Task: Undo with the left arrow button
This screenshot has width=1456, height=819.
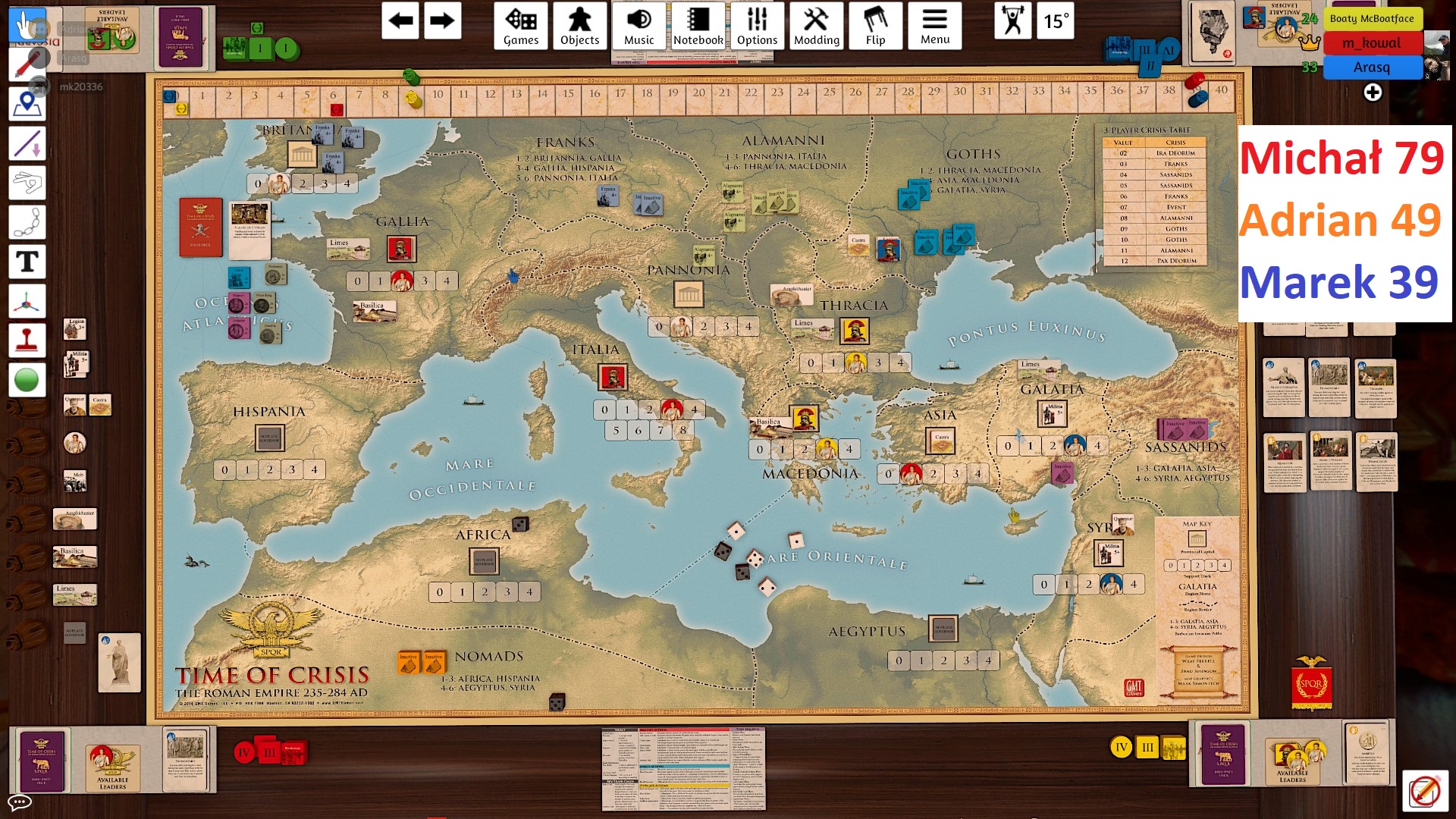Action: pos(400,20)
